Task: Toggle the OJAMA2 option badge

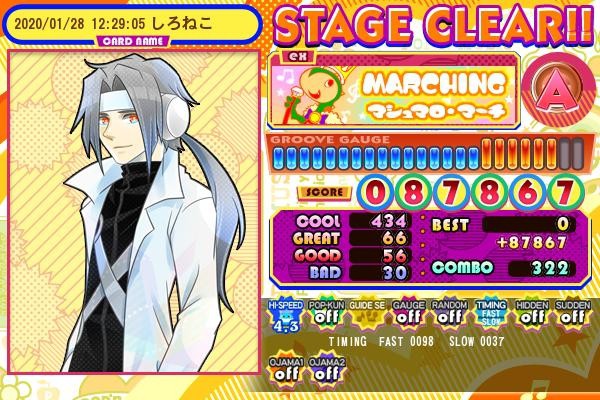Action: point(323,368)
